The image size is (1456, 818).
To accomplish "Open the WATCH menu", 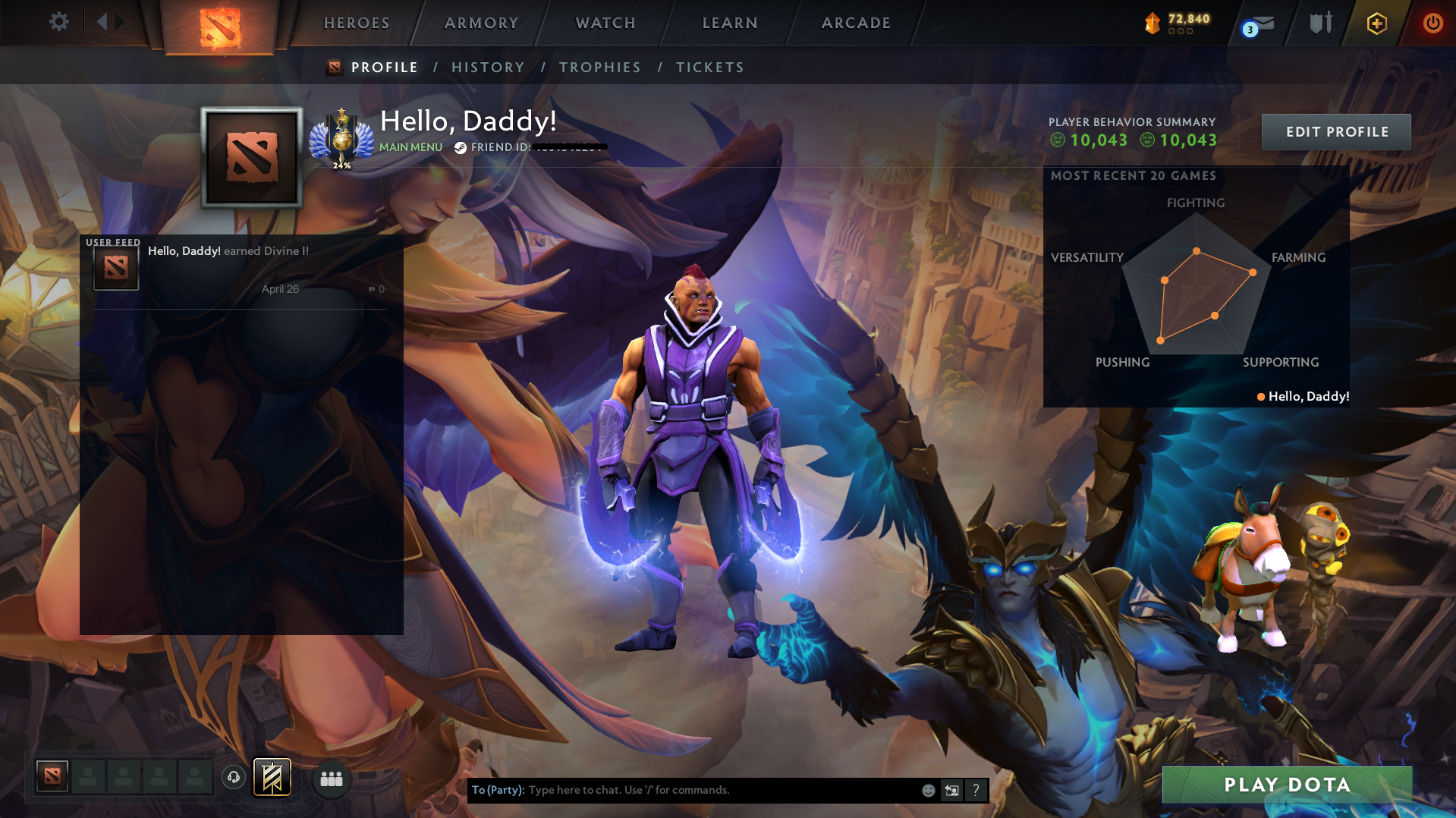I will click(x=605, y=23).
